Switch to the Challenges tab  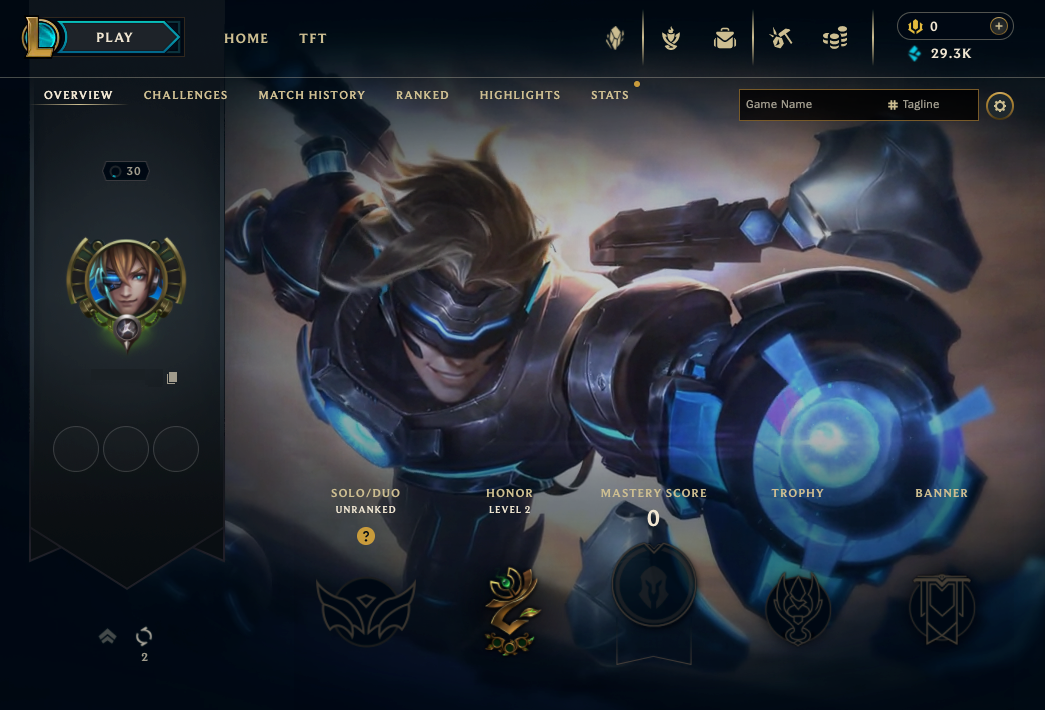[x=186, y=95]
